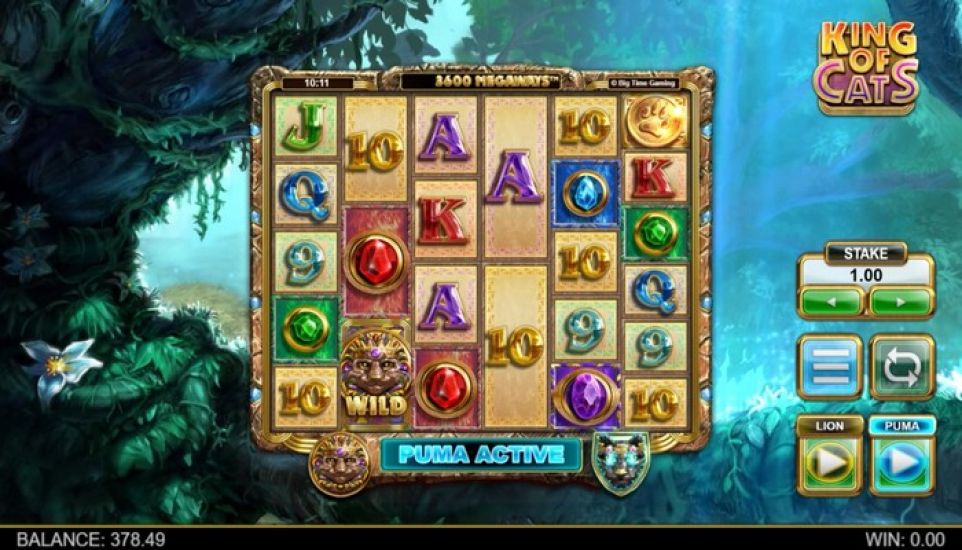Screen dimensions: 962x550
Task: Toggle the autoplay loop button
Action: click(x=902, y=367)
